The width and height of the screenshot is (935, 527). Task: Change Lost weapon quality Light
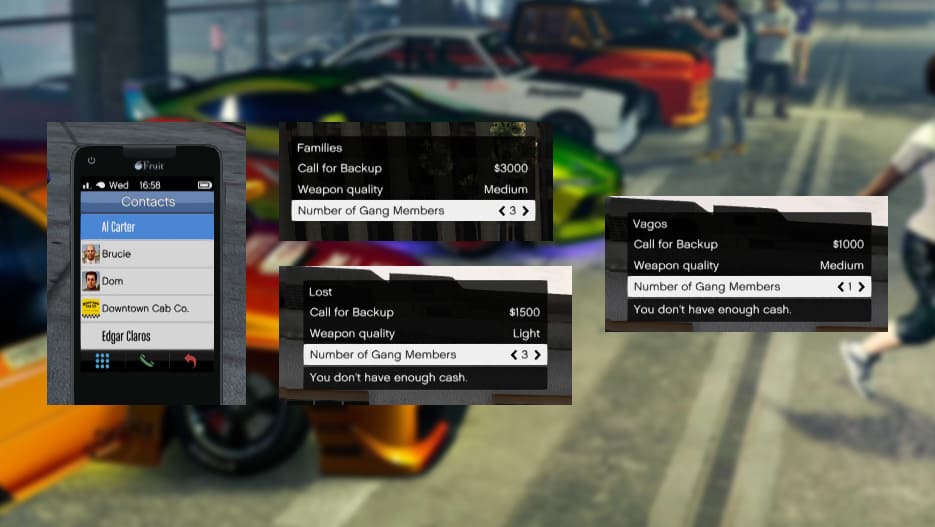pyautogui.click(x=424, y=333)
